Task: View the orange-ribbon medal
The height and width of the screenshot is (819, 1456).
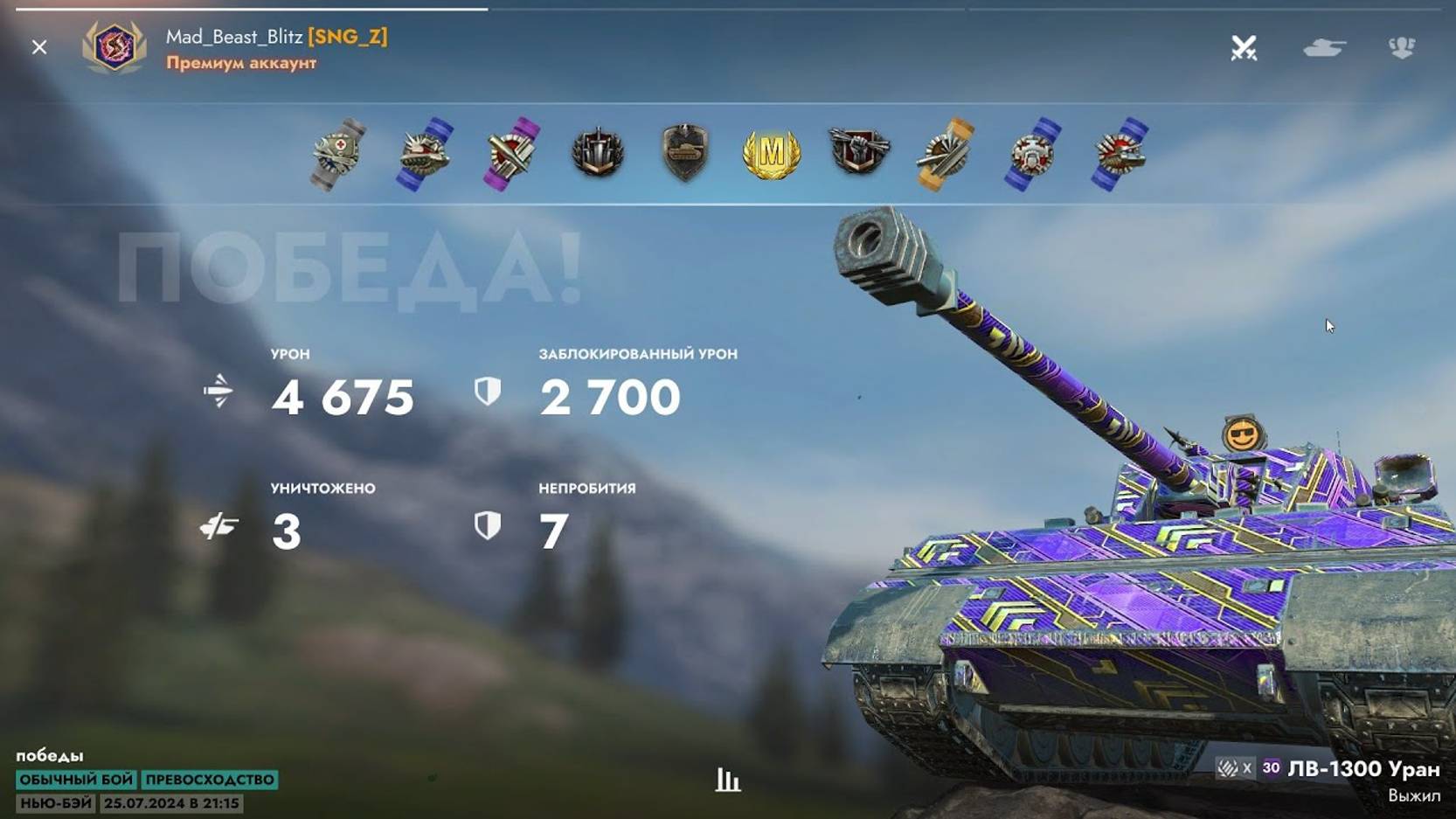Action: (945, 154)
